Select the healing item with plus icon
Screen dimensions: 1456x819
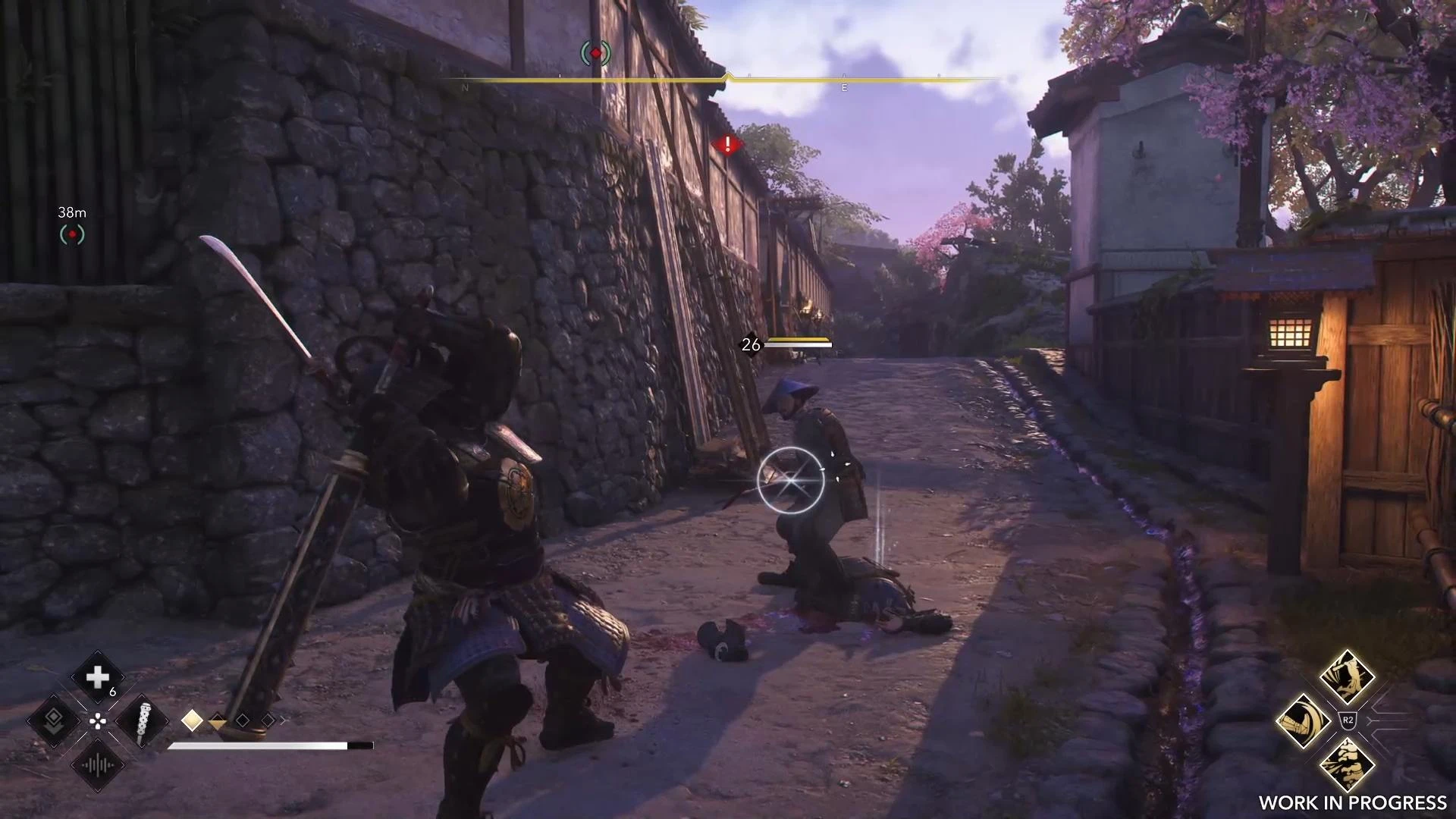click(x=98, y=677)
